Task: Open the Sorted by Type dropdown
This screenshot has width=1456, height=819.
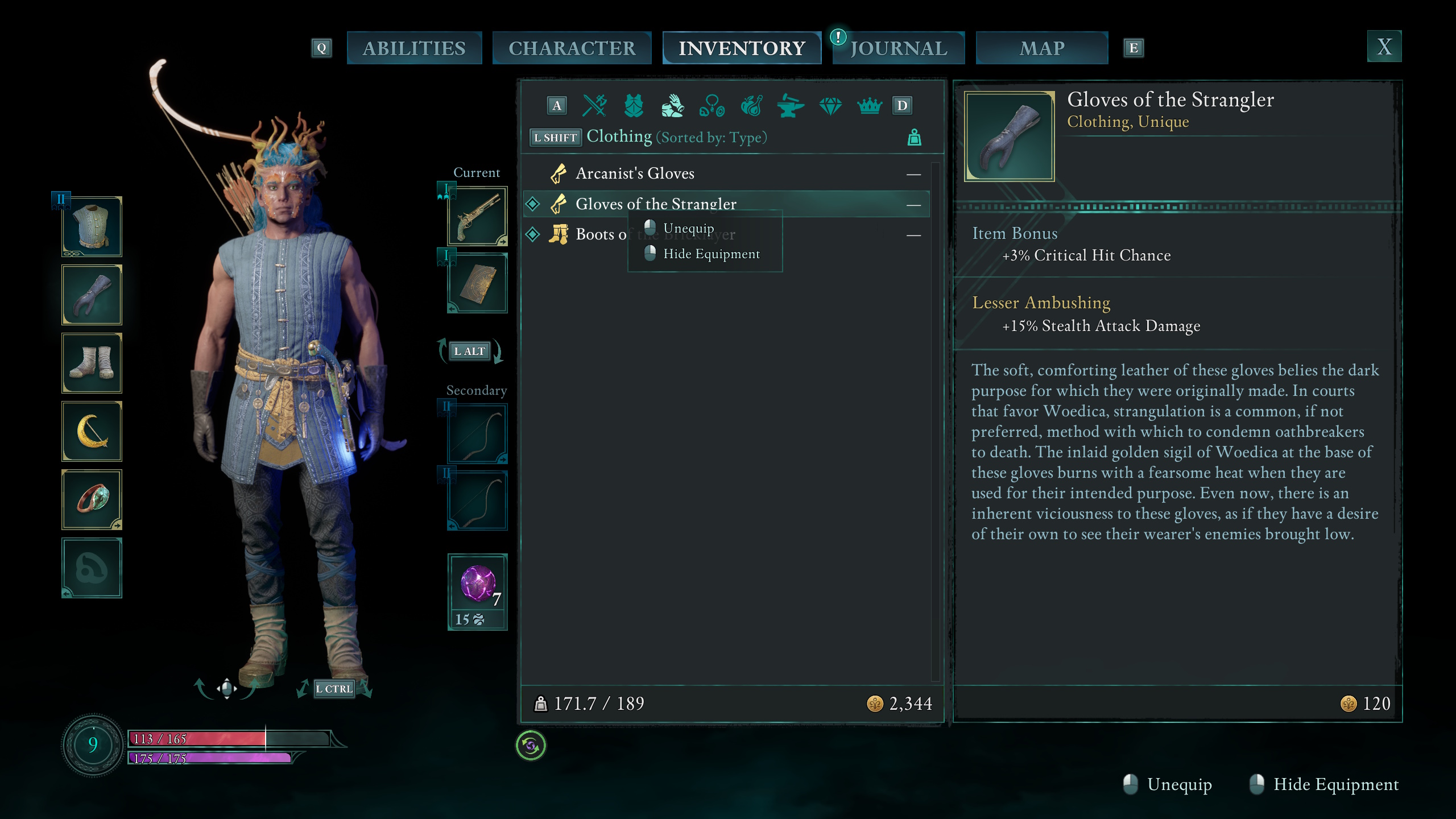Action: [x=712, y=137]
